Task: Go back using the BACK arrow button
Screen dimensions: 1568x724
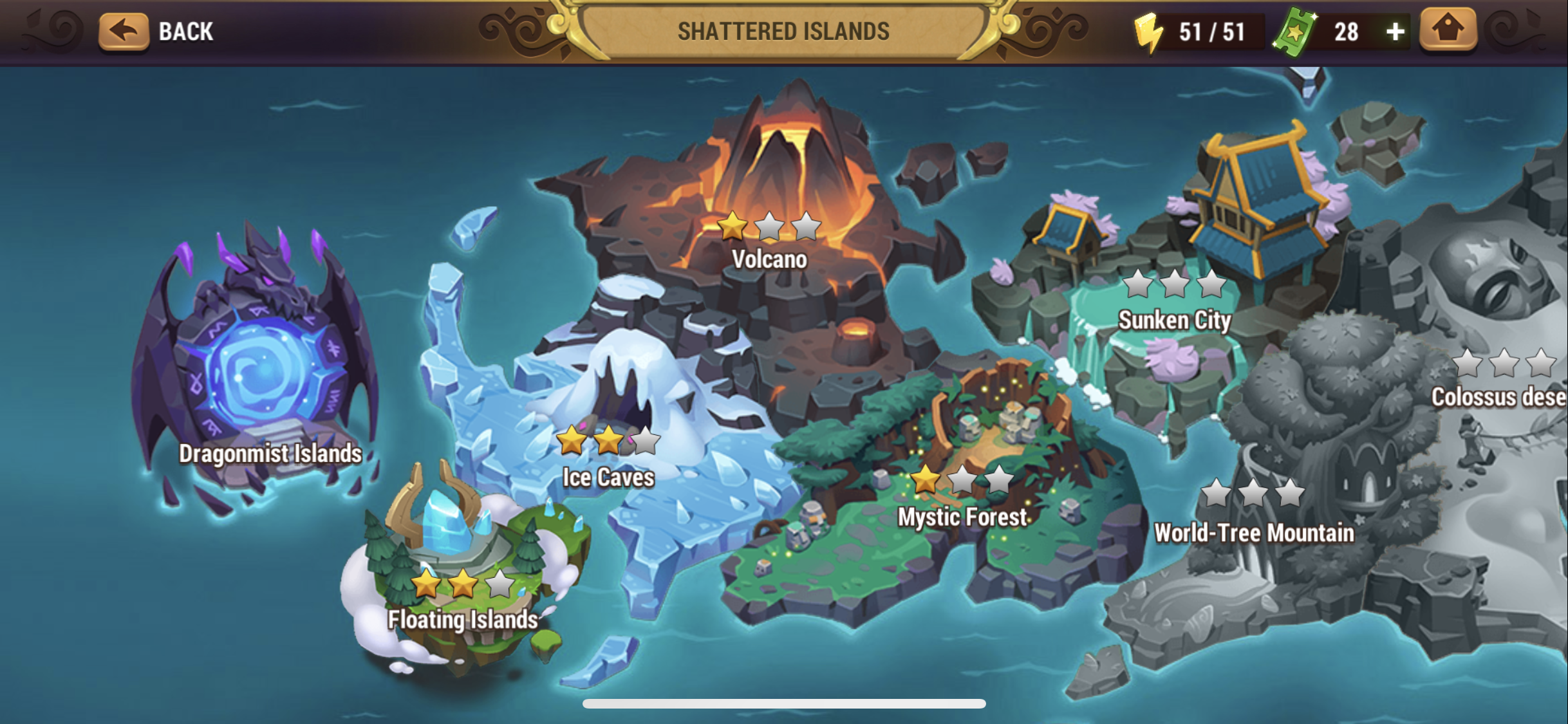Action: (124, 31)
